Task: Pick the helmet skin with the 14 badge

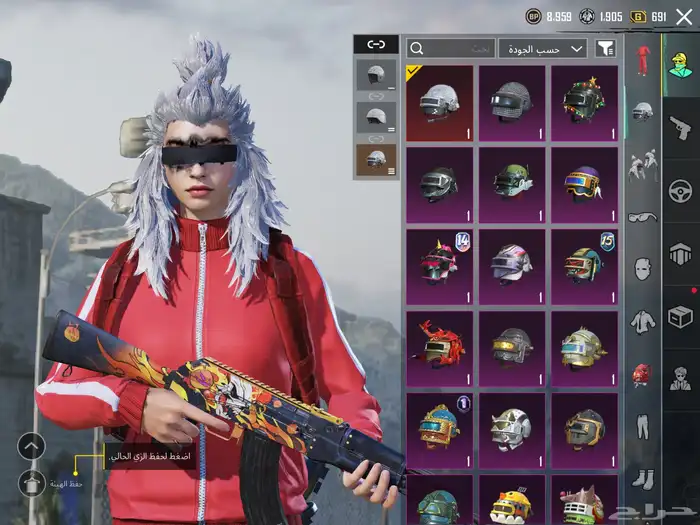Action: point(439,266)
